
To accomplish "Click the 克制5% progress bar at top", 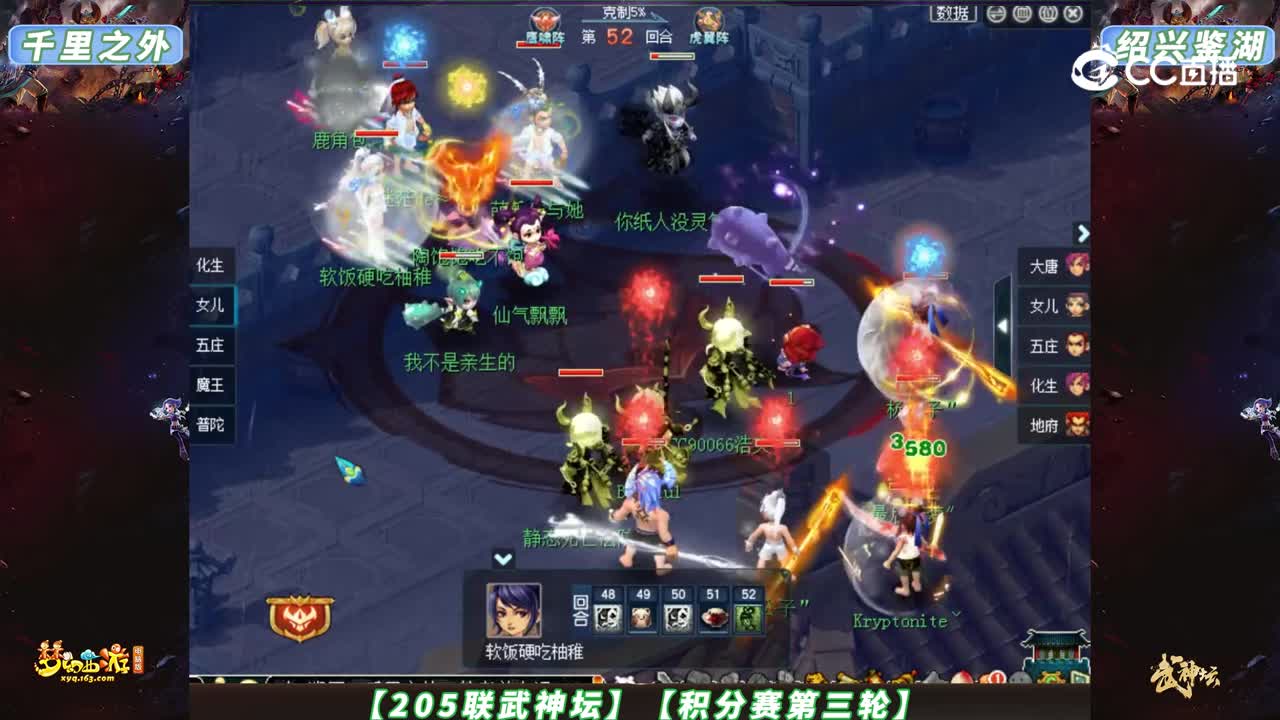I will 624,18.
